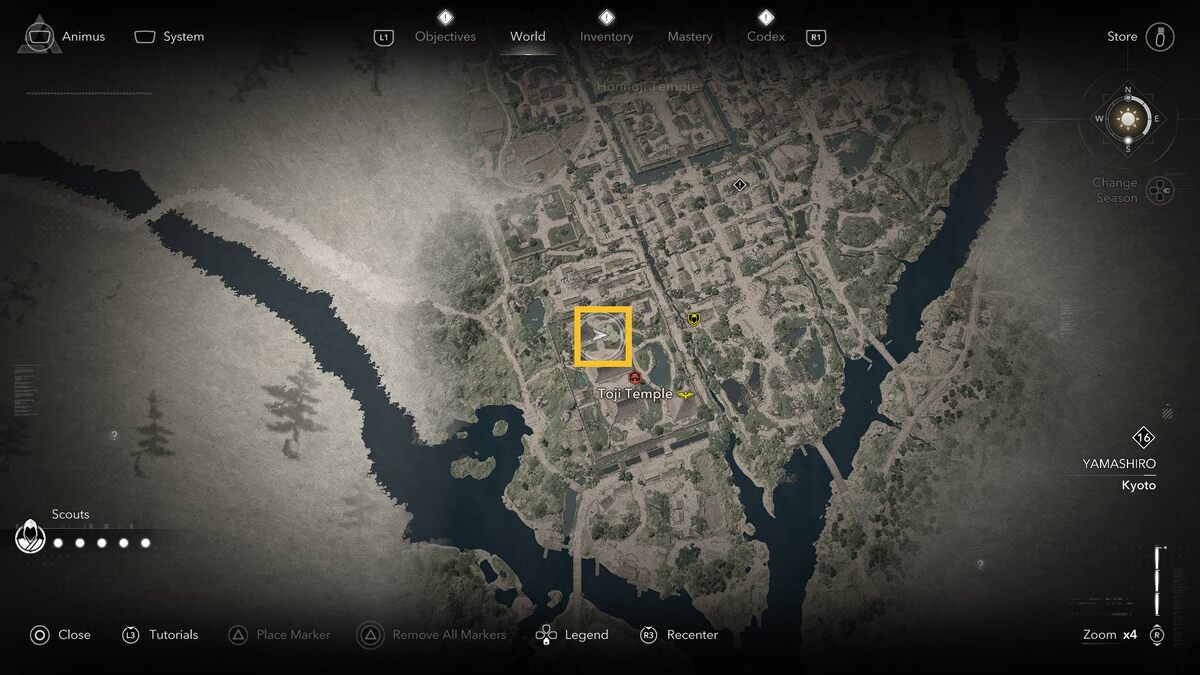Show the Codex tab
This screenshot has height=675, width=1200.
click(x=766, y=37)
